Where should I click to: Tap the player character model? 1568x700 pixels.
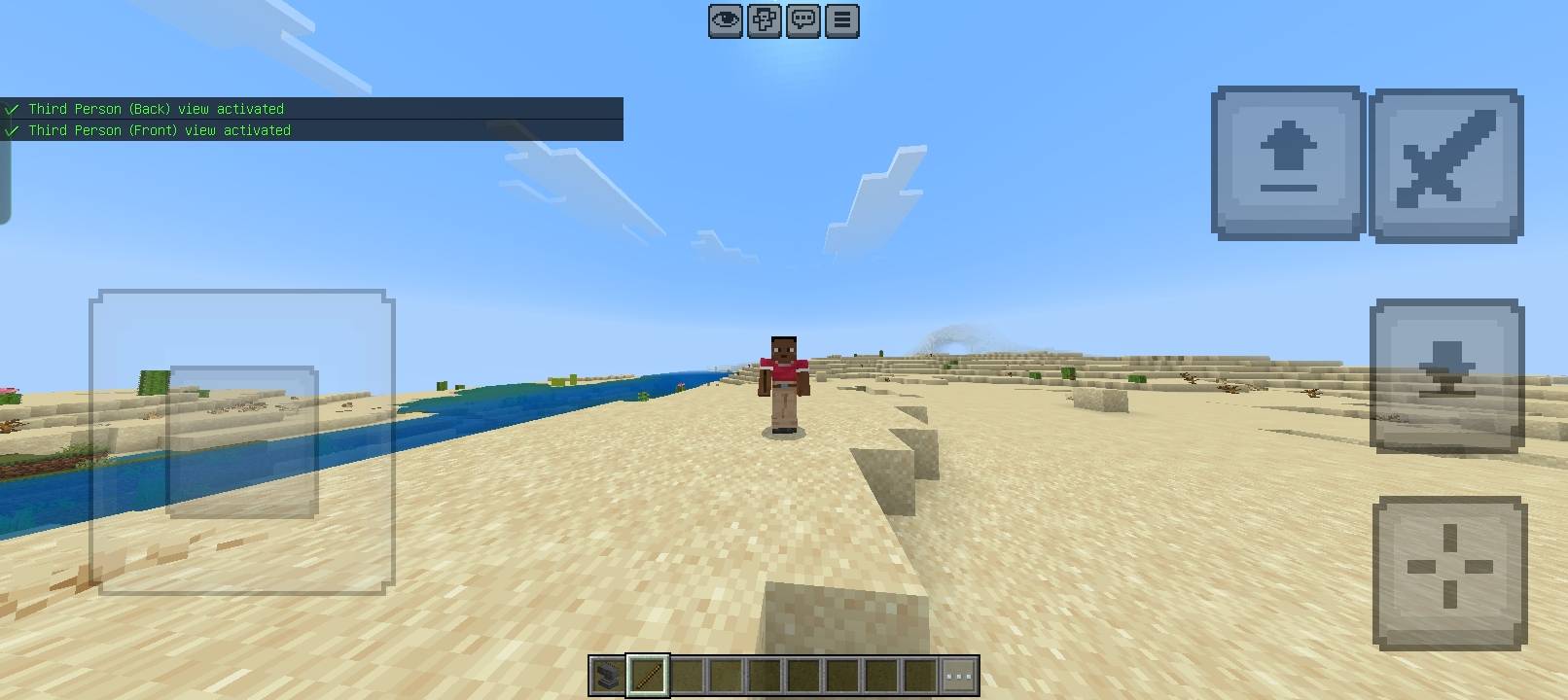(783, 384)
